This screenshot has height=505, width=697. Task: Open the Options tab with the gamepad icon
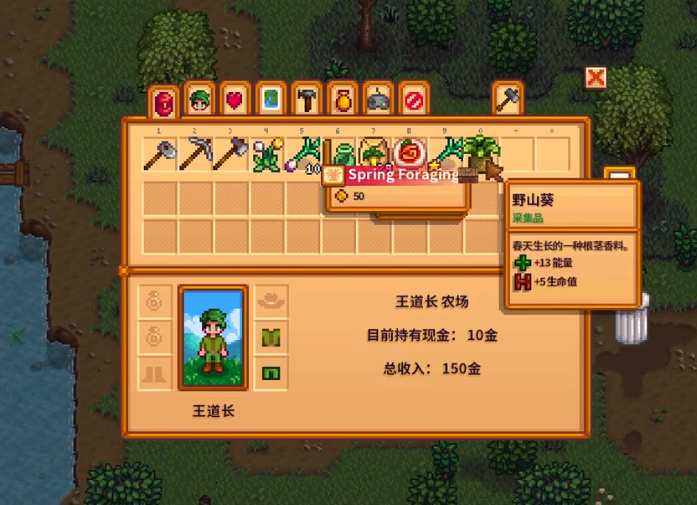coord(377,100)
